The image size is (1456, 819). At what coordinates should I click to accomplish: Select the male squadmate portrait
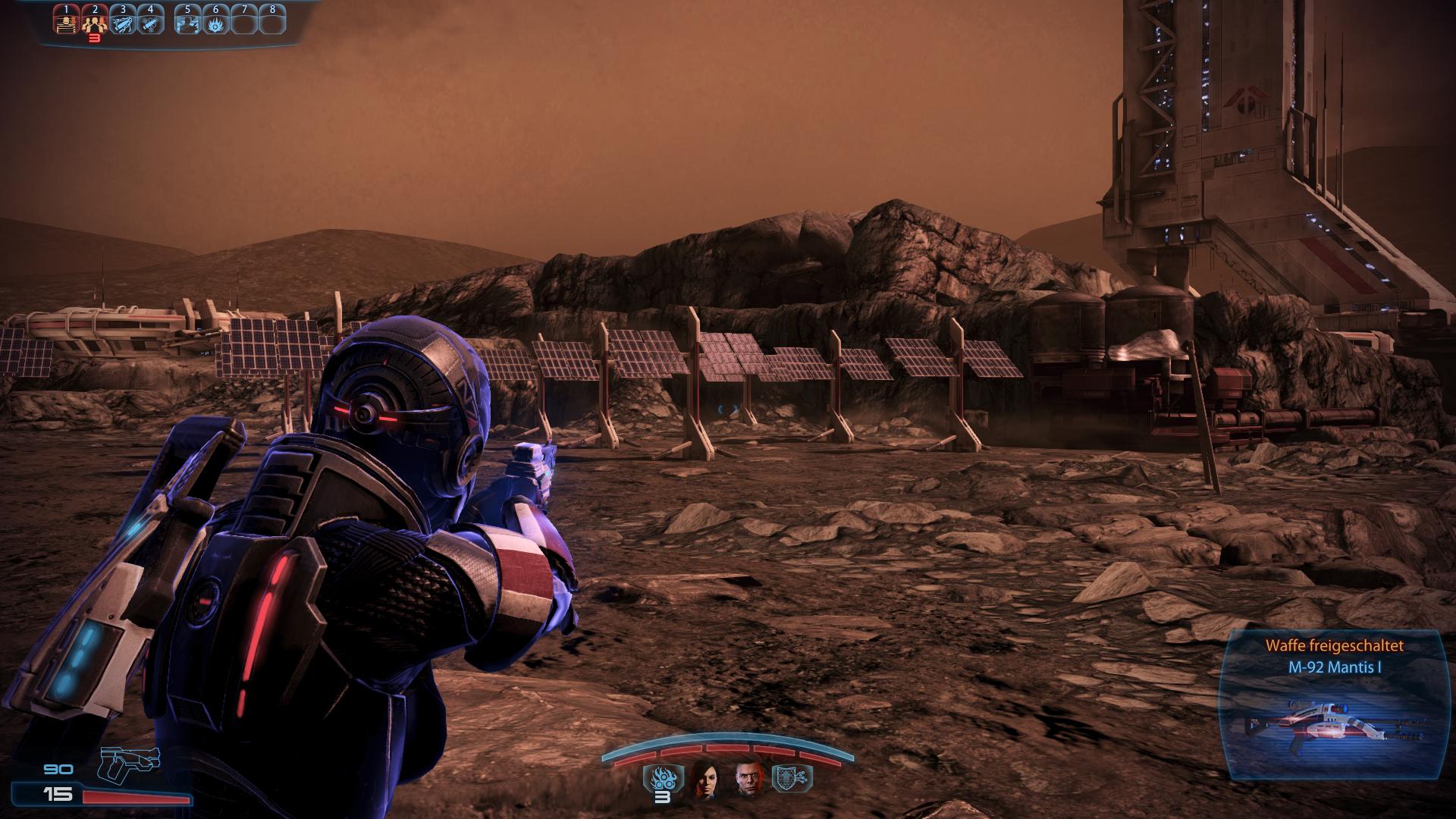pos(747,778)
